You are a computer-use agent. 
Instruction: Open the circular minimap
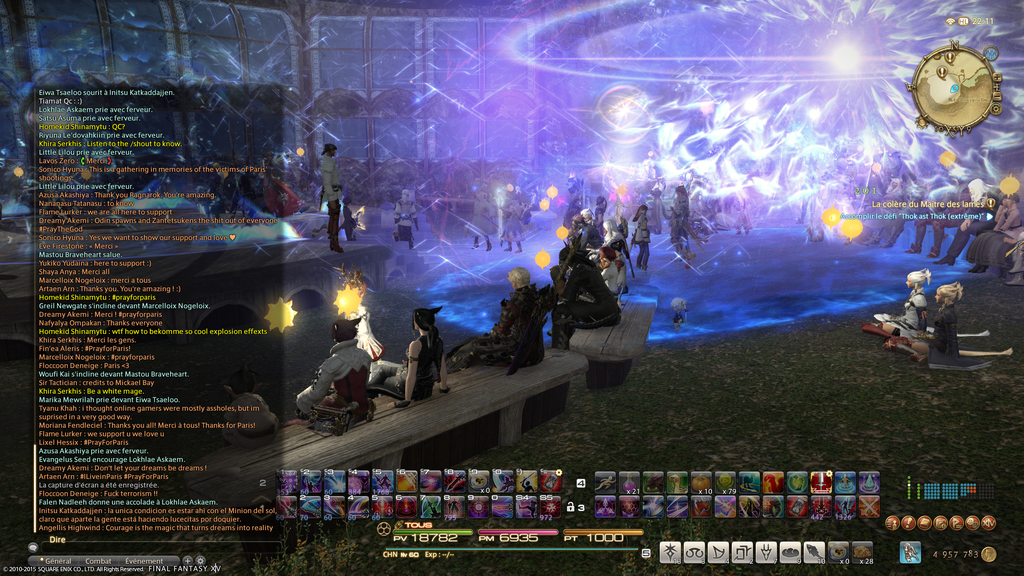click(952, 88)
